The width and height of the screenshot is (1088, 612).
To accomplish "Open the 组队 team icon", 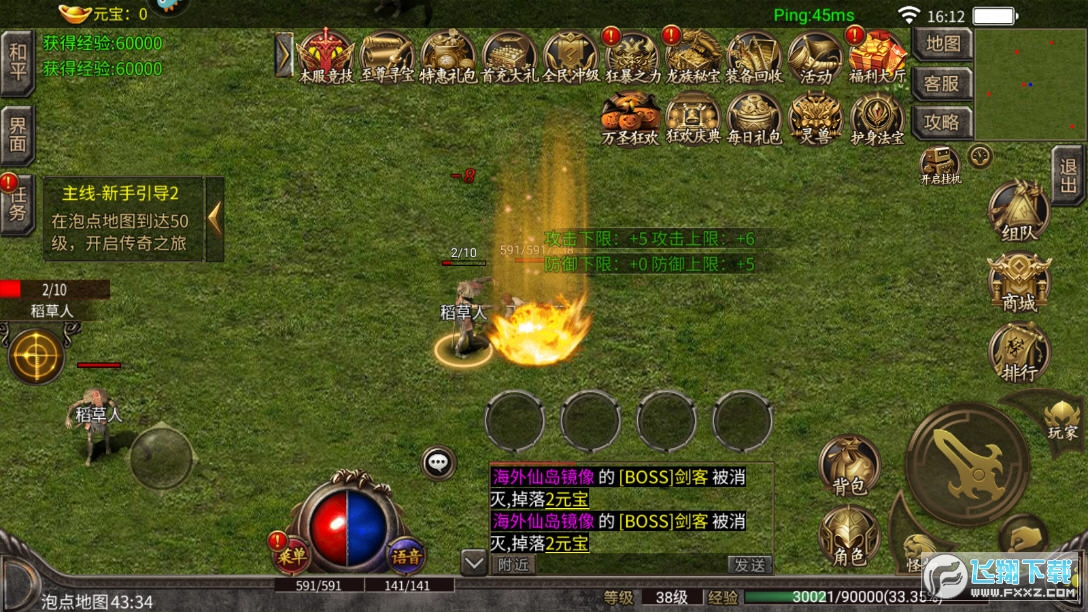I will click(1018, 214).
